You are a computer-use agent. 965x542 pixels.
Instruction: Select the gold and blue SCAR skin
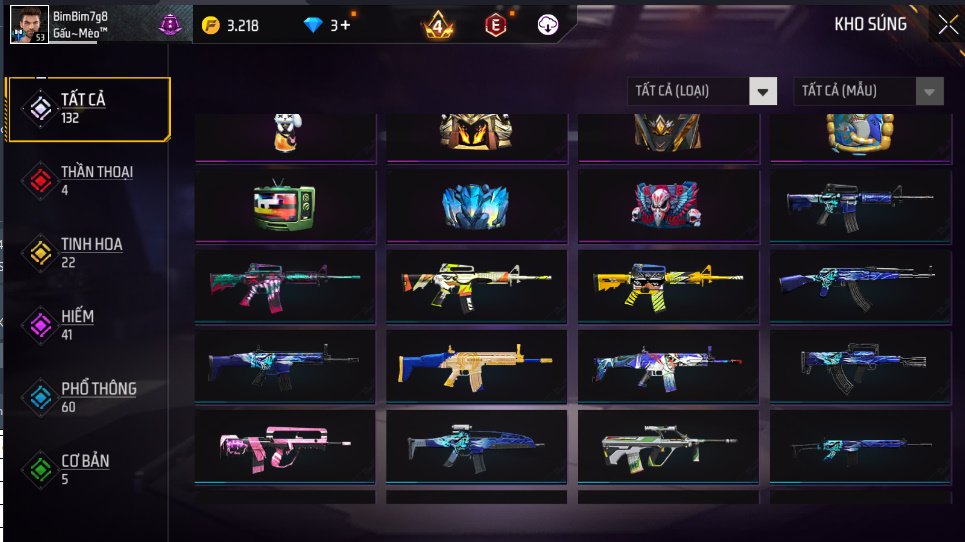[476, 366]
